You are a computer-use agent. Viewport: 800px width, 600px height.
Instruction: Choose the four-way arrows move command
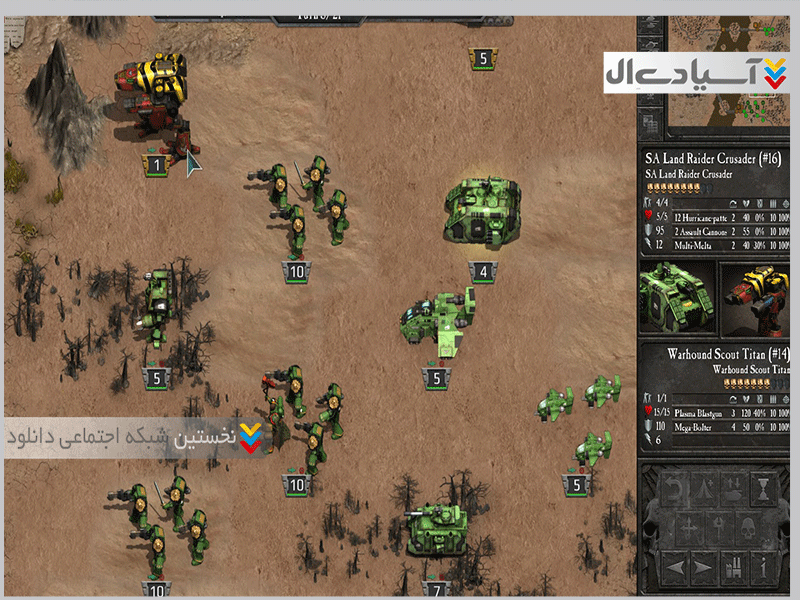tap(691, 529)
